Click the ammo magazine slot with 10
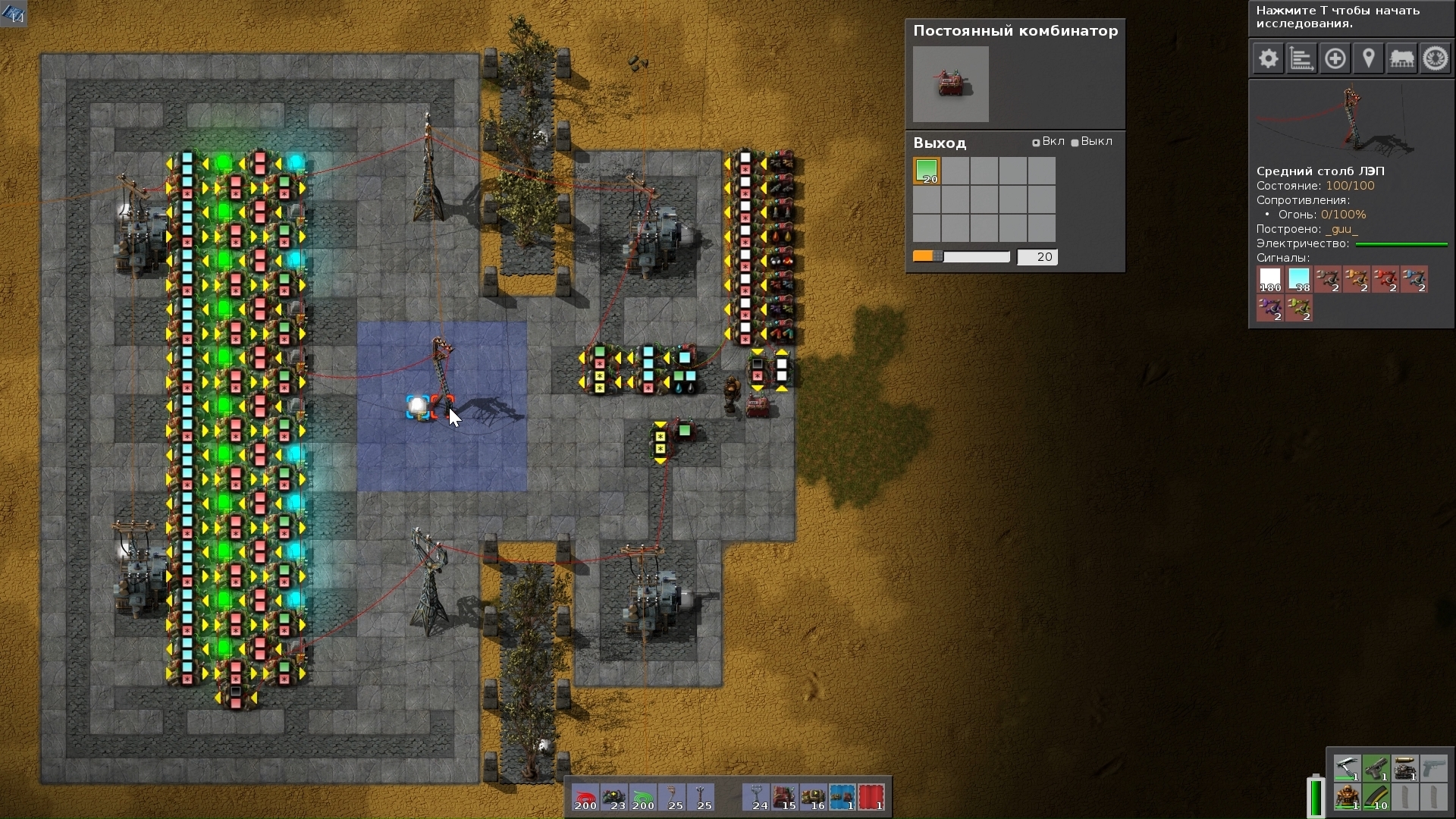The width and height of the screenshot is (1456, 819). pyautogui.click(x=1376, y=797)
